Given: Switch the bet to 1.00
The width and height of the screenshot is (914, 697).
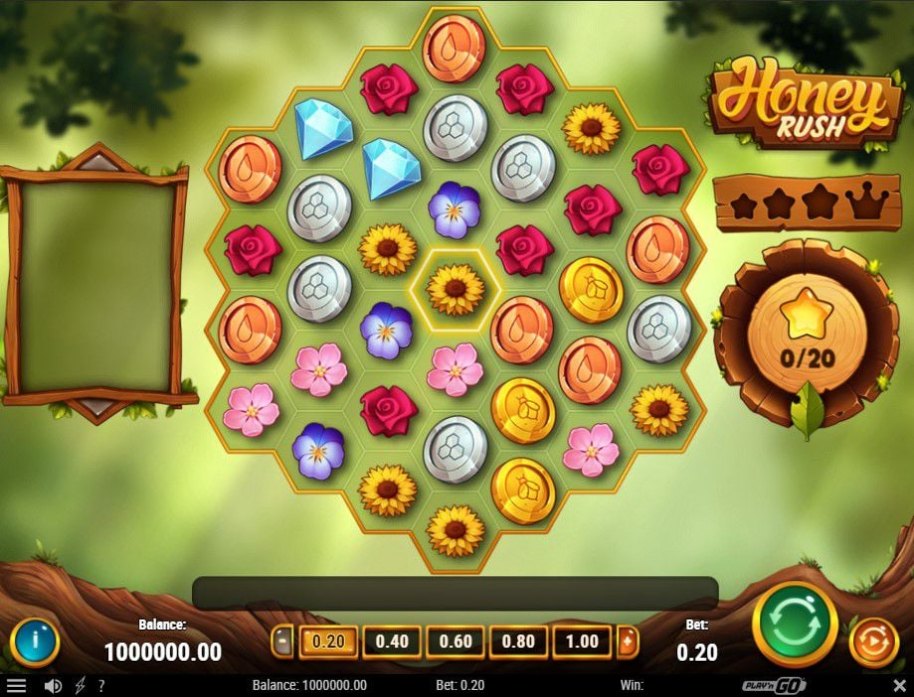Looking at the screenshot, I should 582,641.
